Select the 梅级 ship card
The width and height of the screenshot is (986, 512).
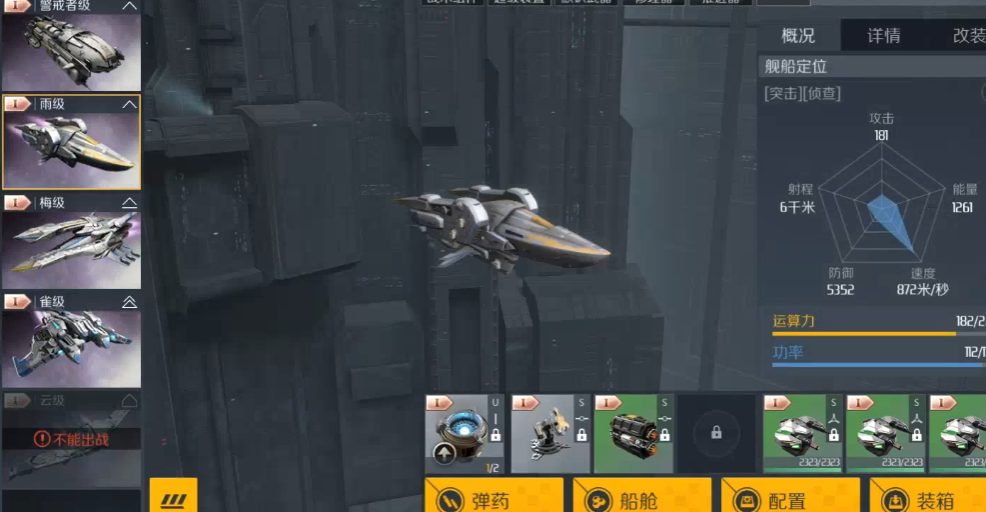[71, 240]
